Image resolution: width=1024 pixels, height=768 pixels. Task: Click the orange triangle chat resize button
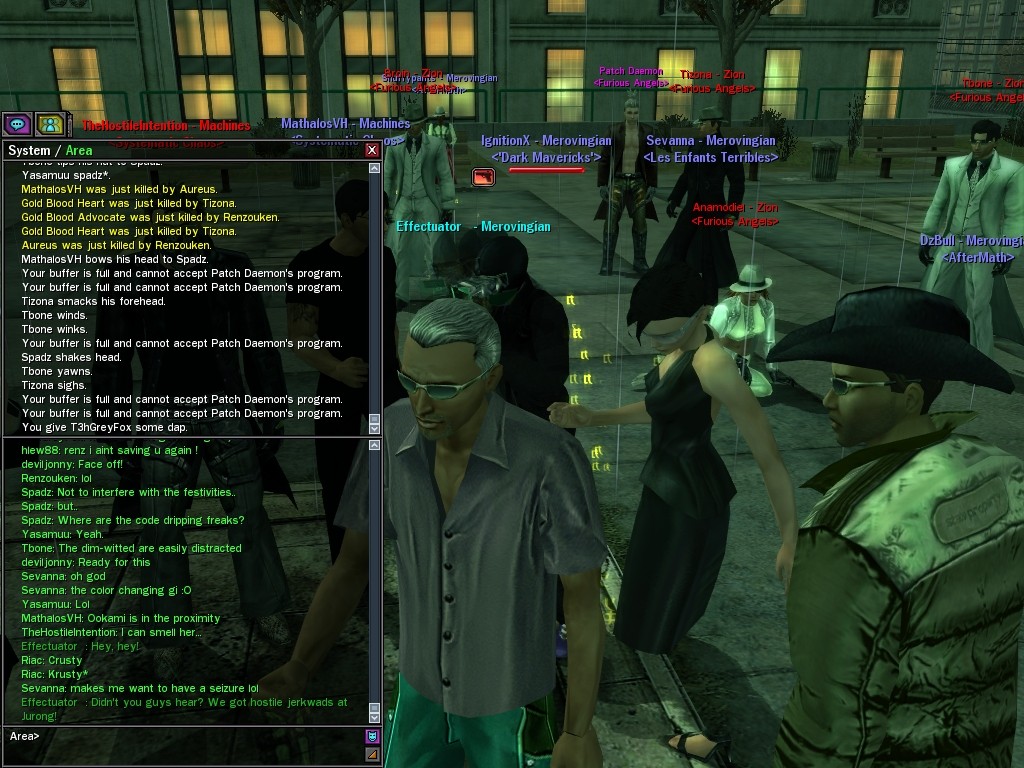[x=373, y=754]
